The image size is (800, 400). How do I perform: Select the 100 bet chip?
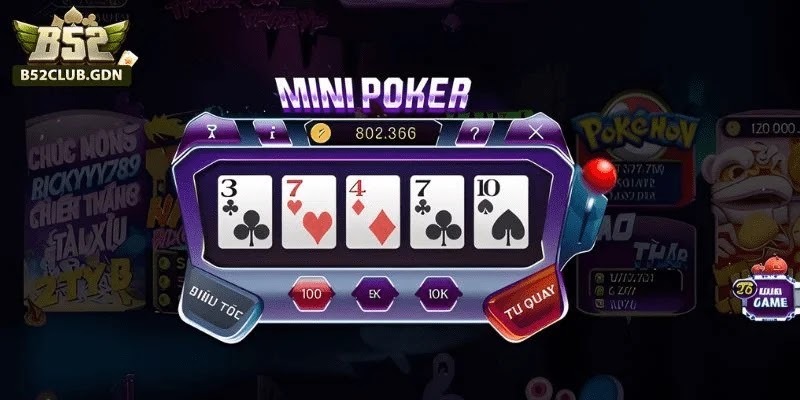coord(312,294)
